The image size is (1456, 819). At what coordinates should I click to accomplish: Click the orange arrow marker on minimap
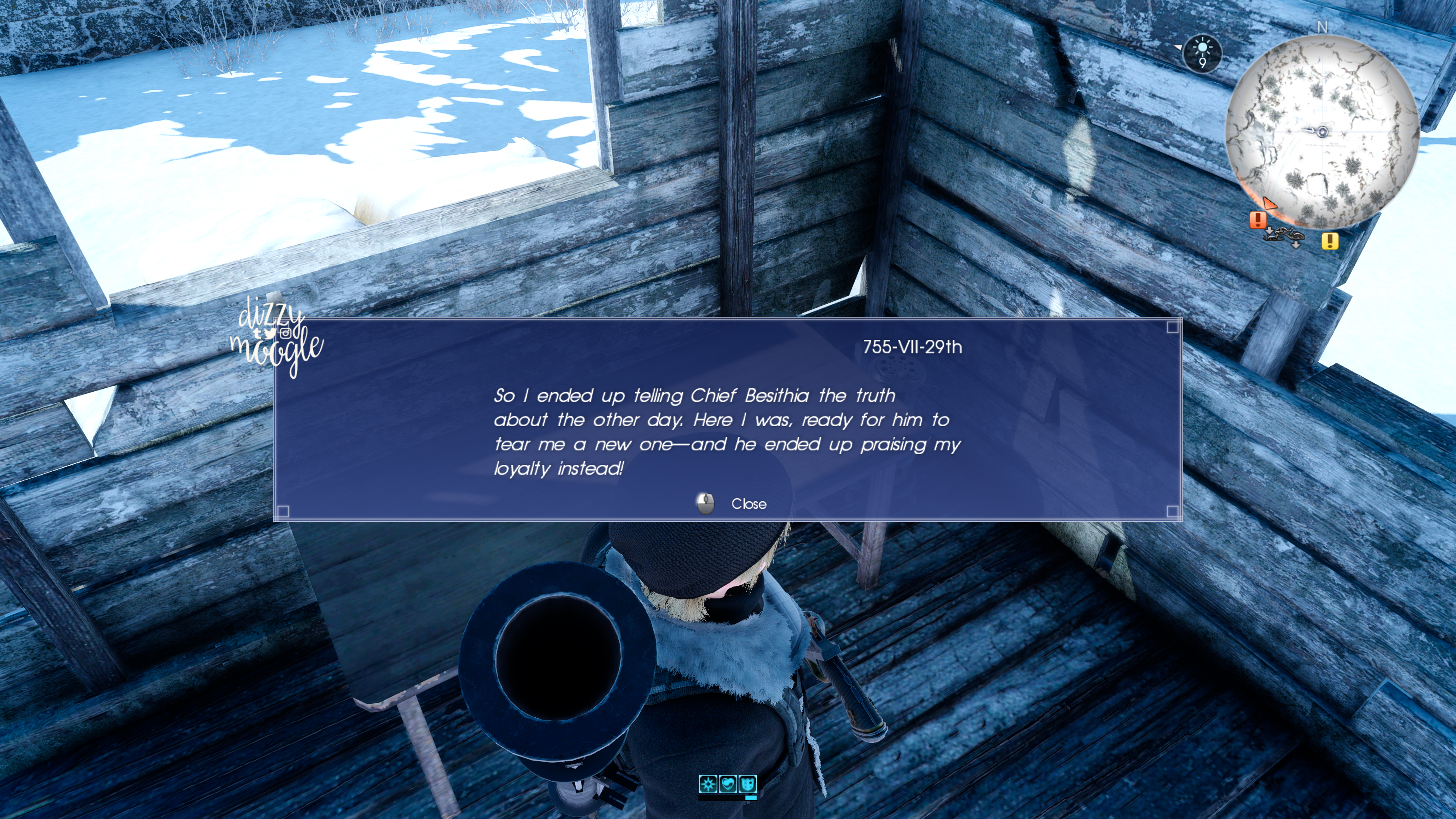point(1270,204)
